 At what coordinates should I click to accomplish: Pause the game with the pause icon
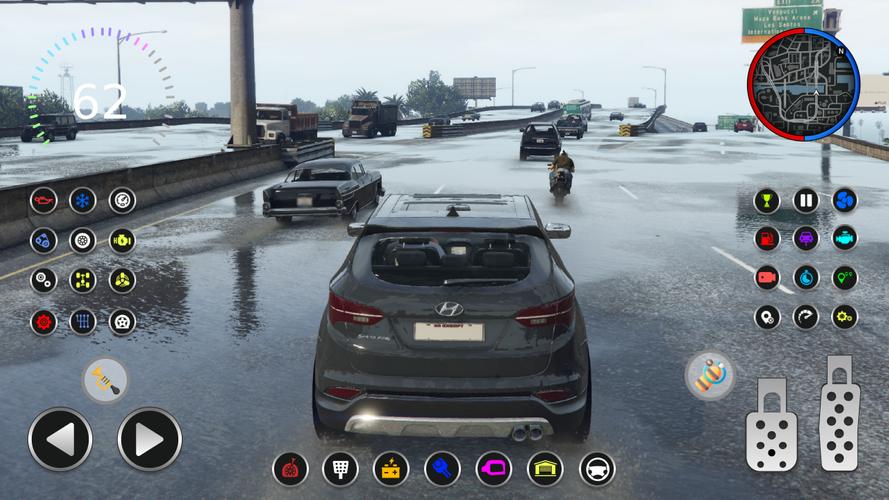806,200
